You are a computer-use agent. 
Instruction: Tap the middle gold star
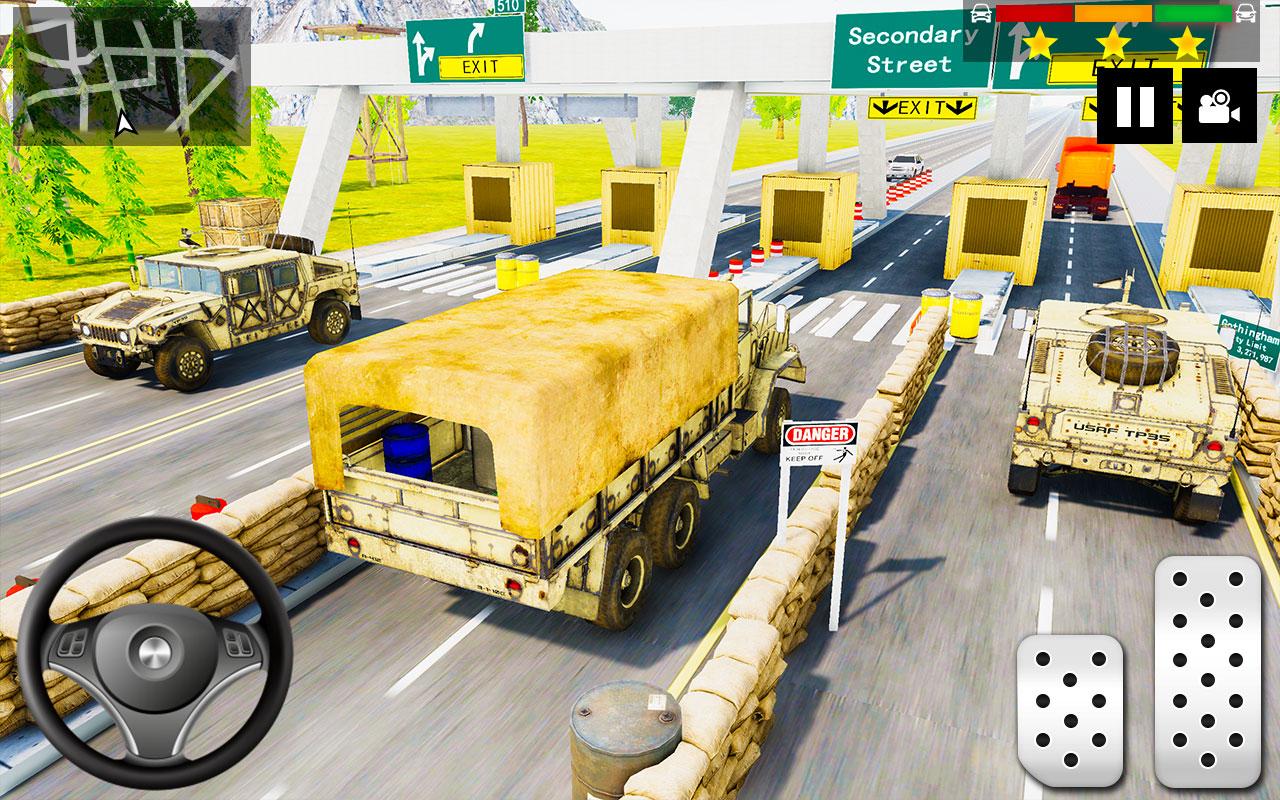tap(1113, 44)
